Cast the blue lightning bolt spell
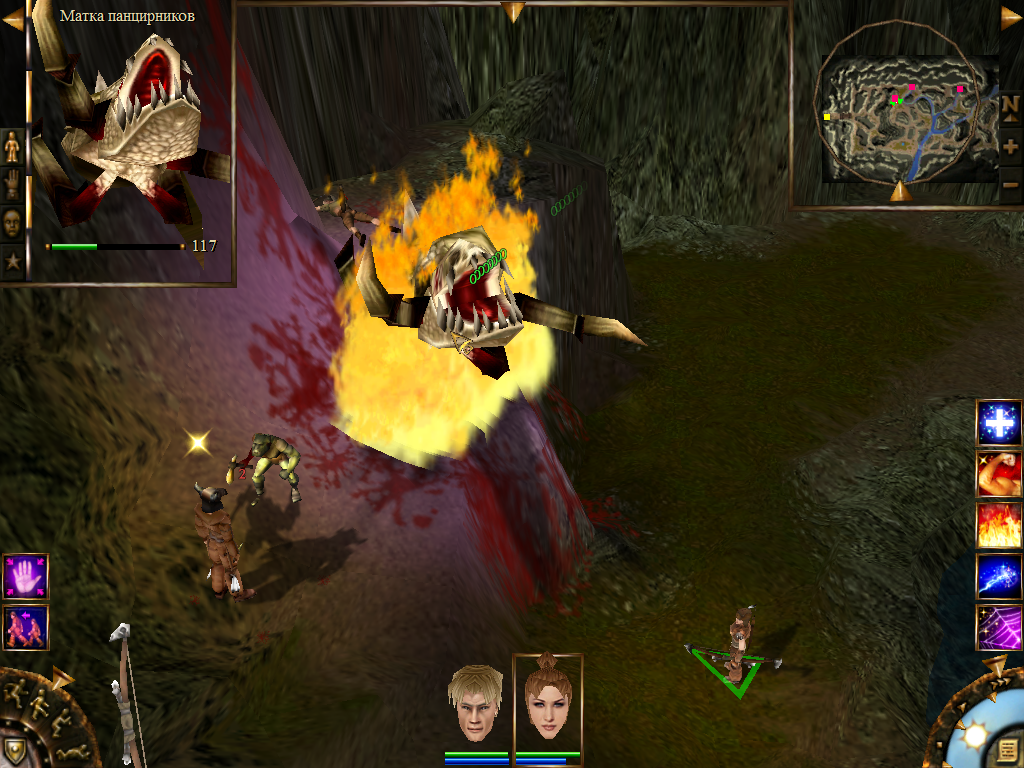This screenshot has height=768, width=1024. coord(998,576)
